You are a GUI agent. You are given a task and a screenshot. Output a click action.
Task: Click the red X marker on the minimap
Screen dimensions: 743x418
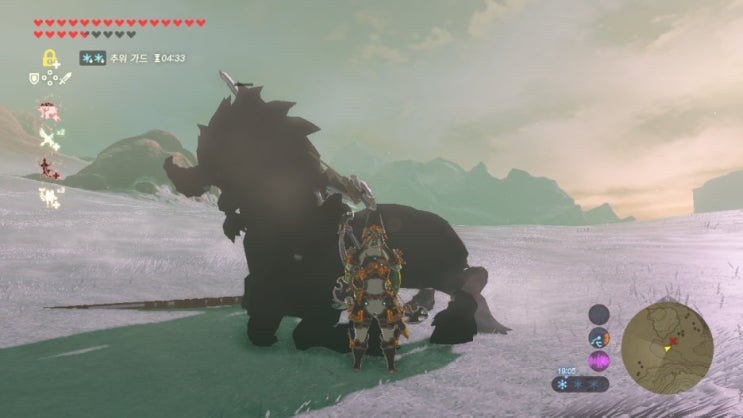click(x=672, y=341)
